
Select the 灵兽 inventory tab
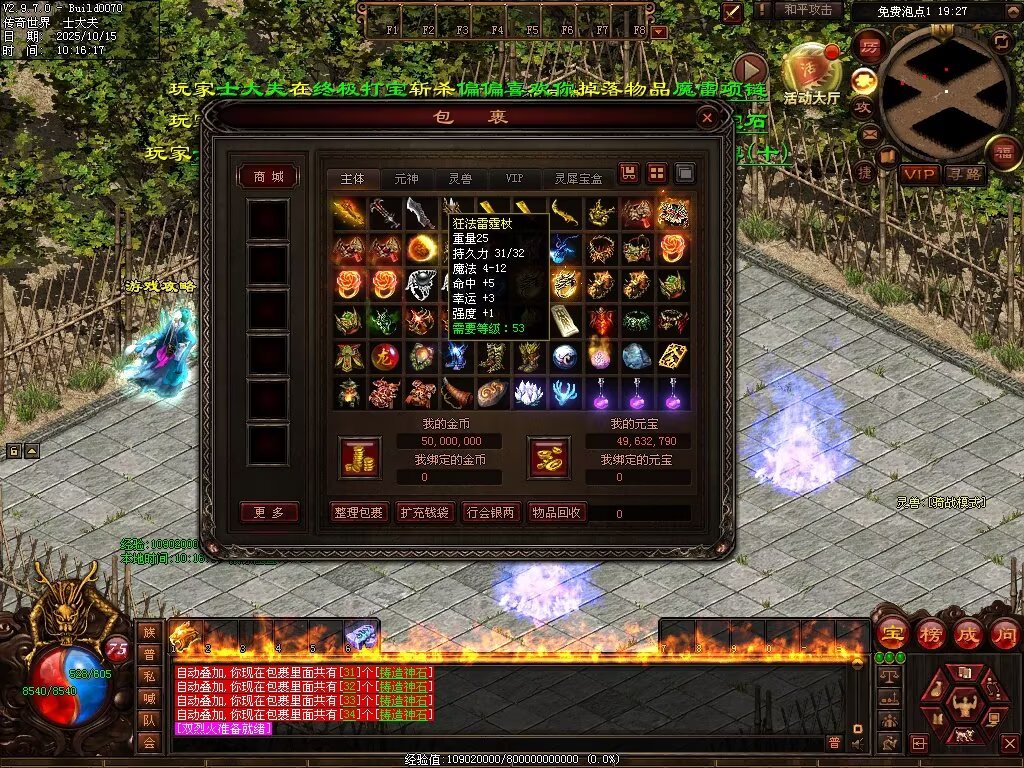[x=460, y=179]
